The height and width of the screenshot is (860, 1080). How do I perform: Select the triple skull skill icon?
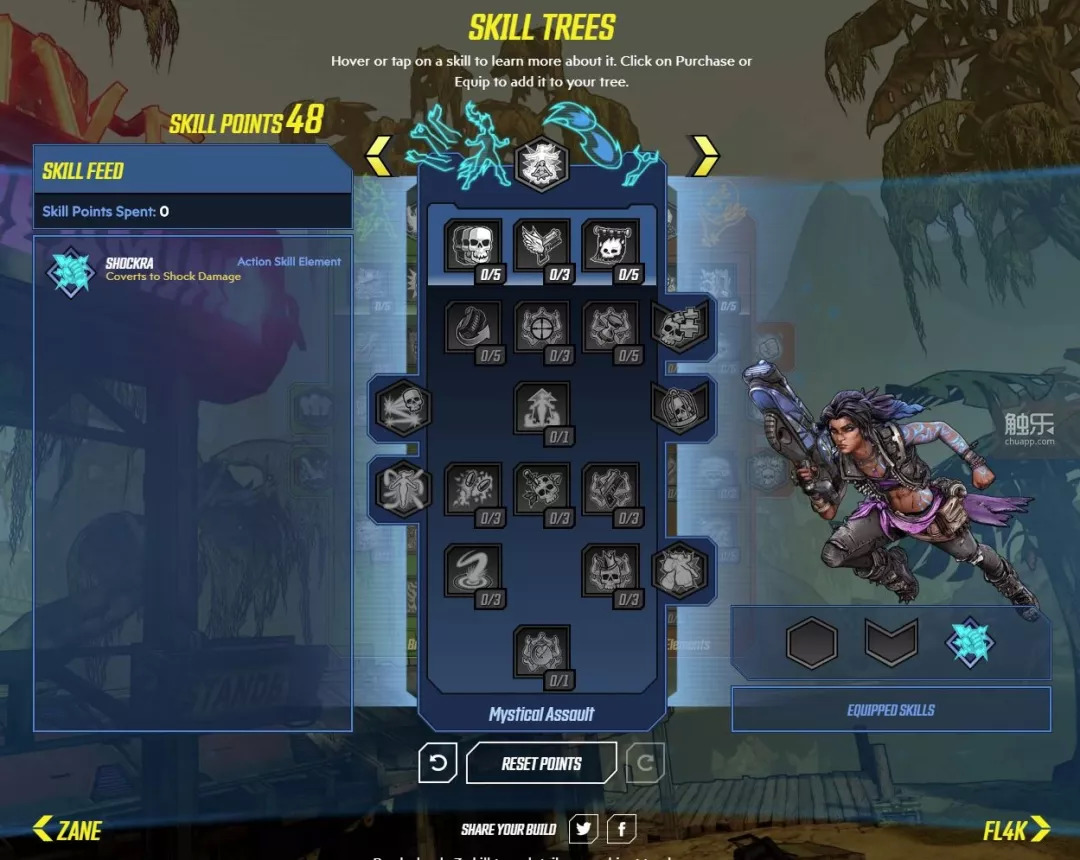[471, 247]
